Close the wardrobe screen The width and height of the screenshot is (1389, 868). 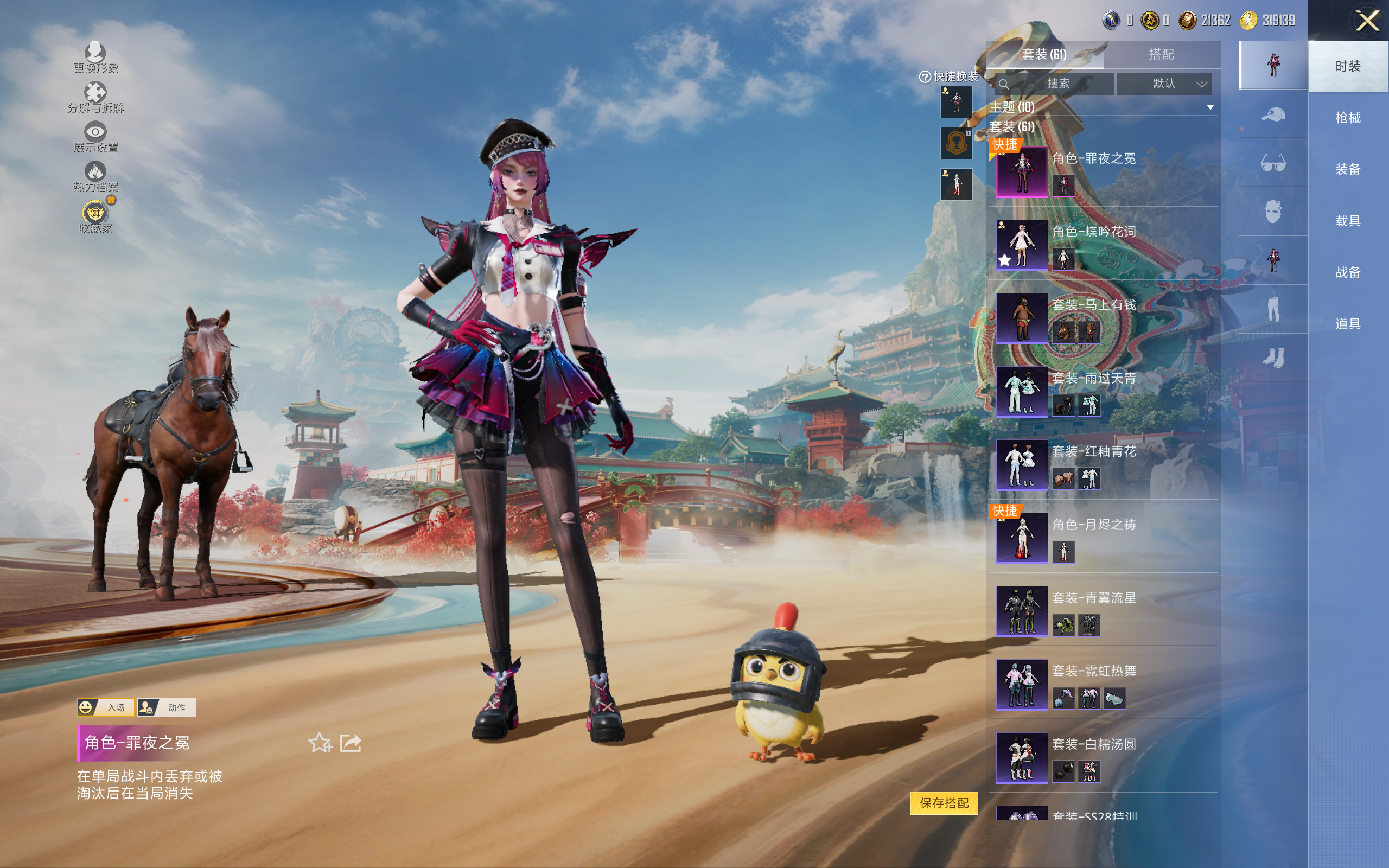tap(1367, 21)
